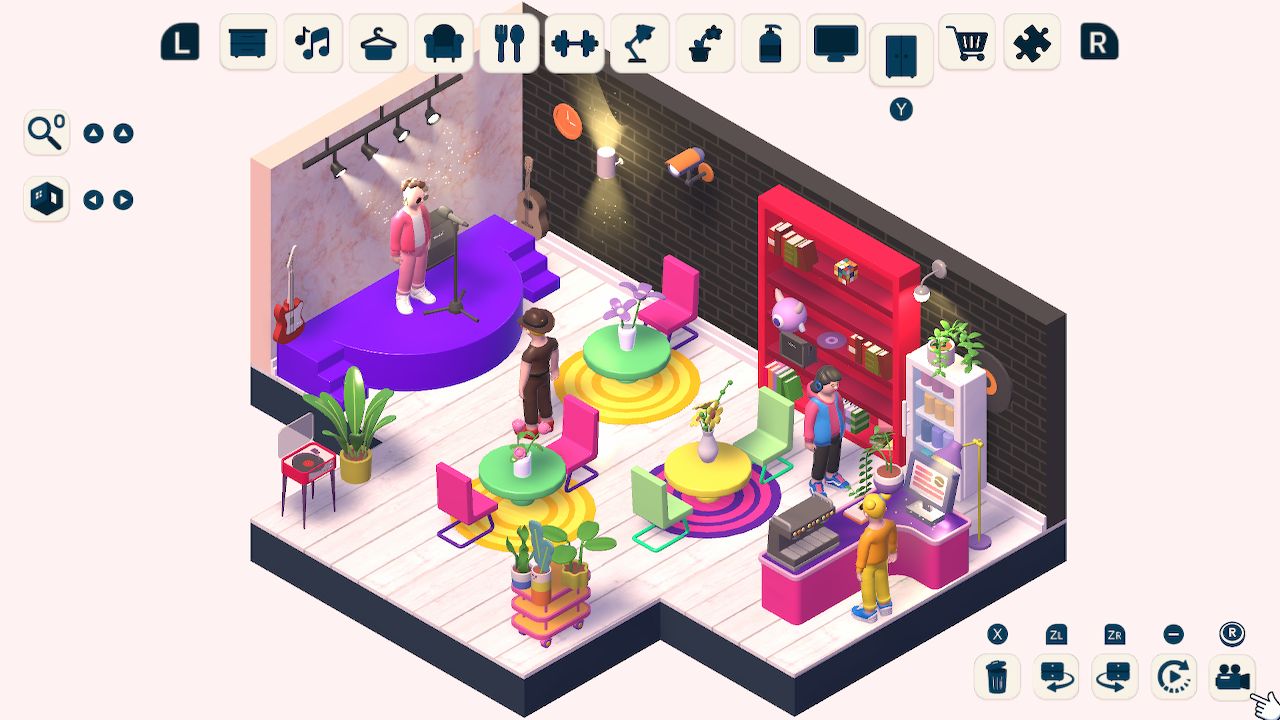Toggle photo mode with the camera icon
Viewport: 1280px width, 720px height.
click(1232, 677)
